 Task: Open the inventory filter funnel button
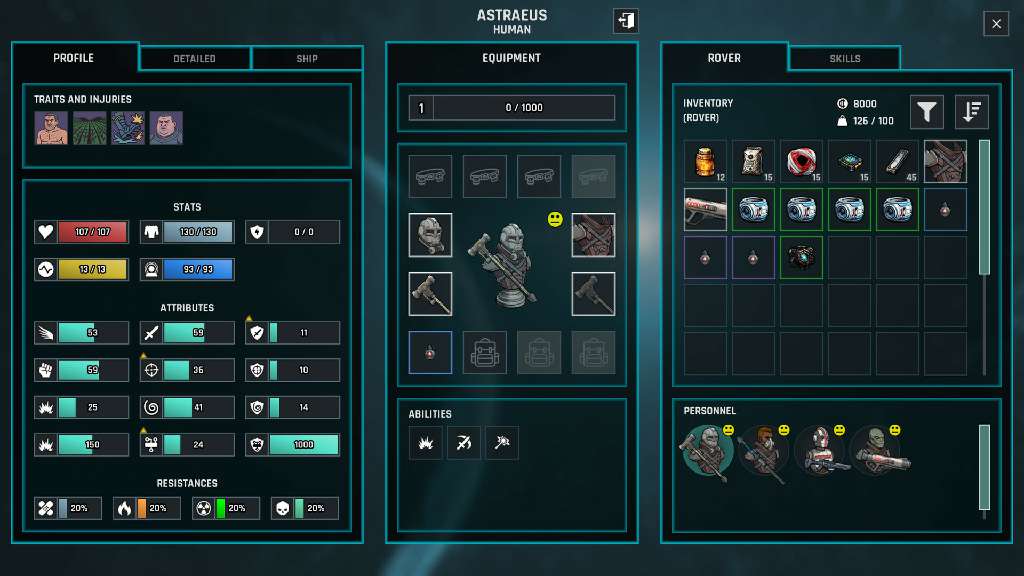tap(927, 112)
